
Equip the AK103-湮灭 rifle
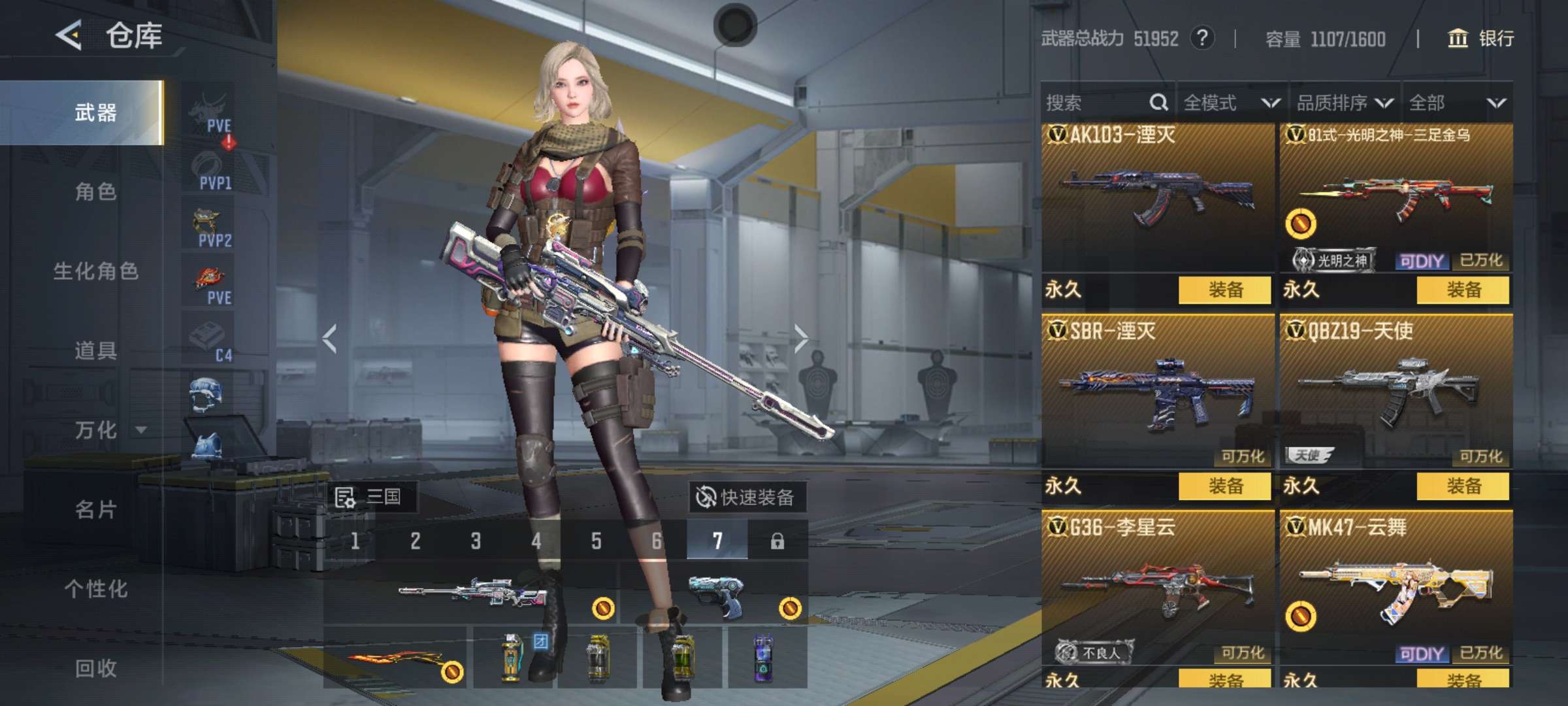click(x=1224, y=290)
